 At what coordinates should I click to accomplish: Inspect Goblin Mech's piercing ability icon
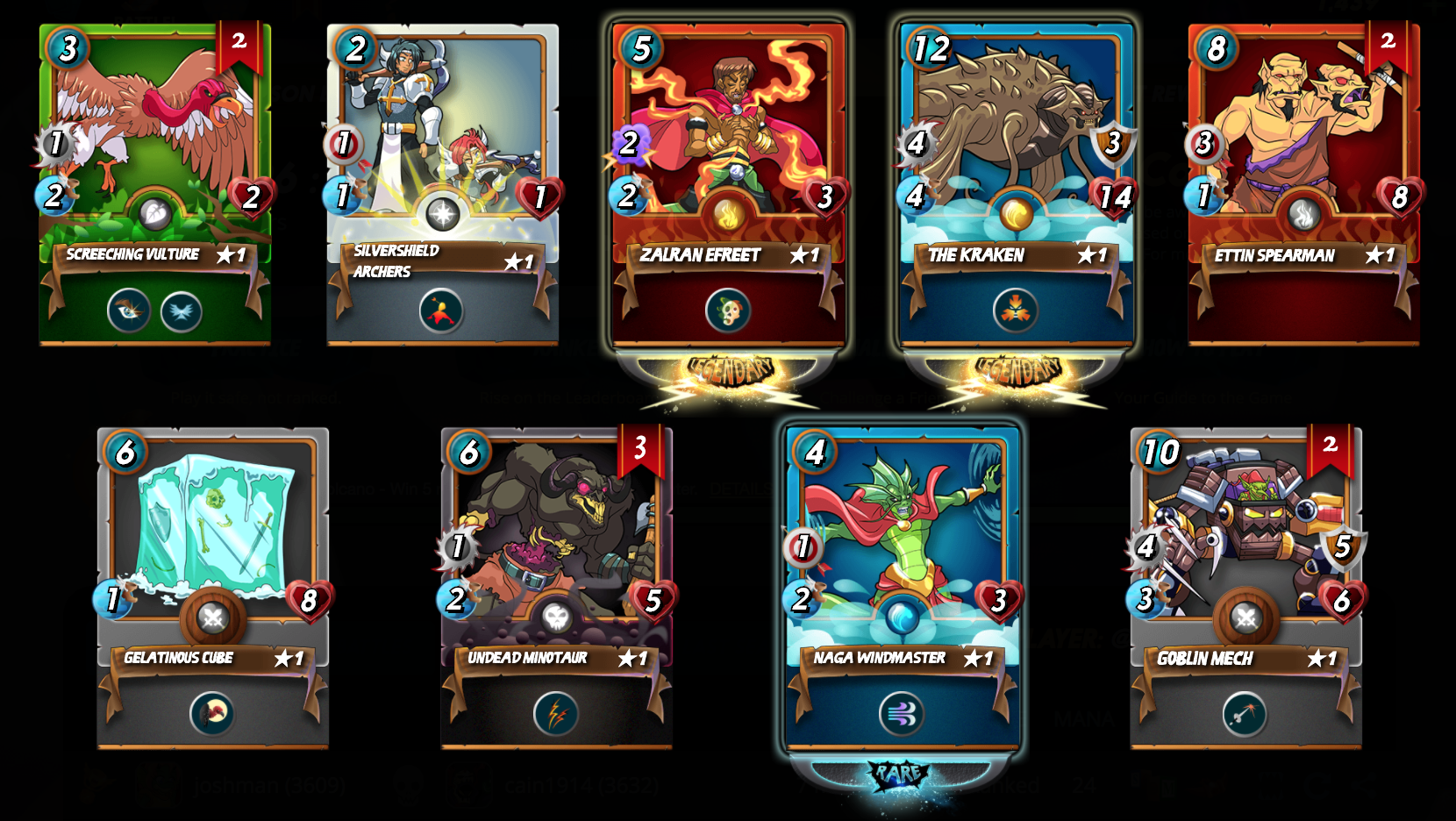point(1245,714)
